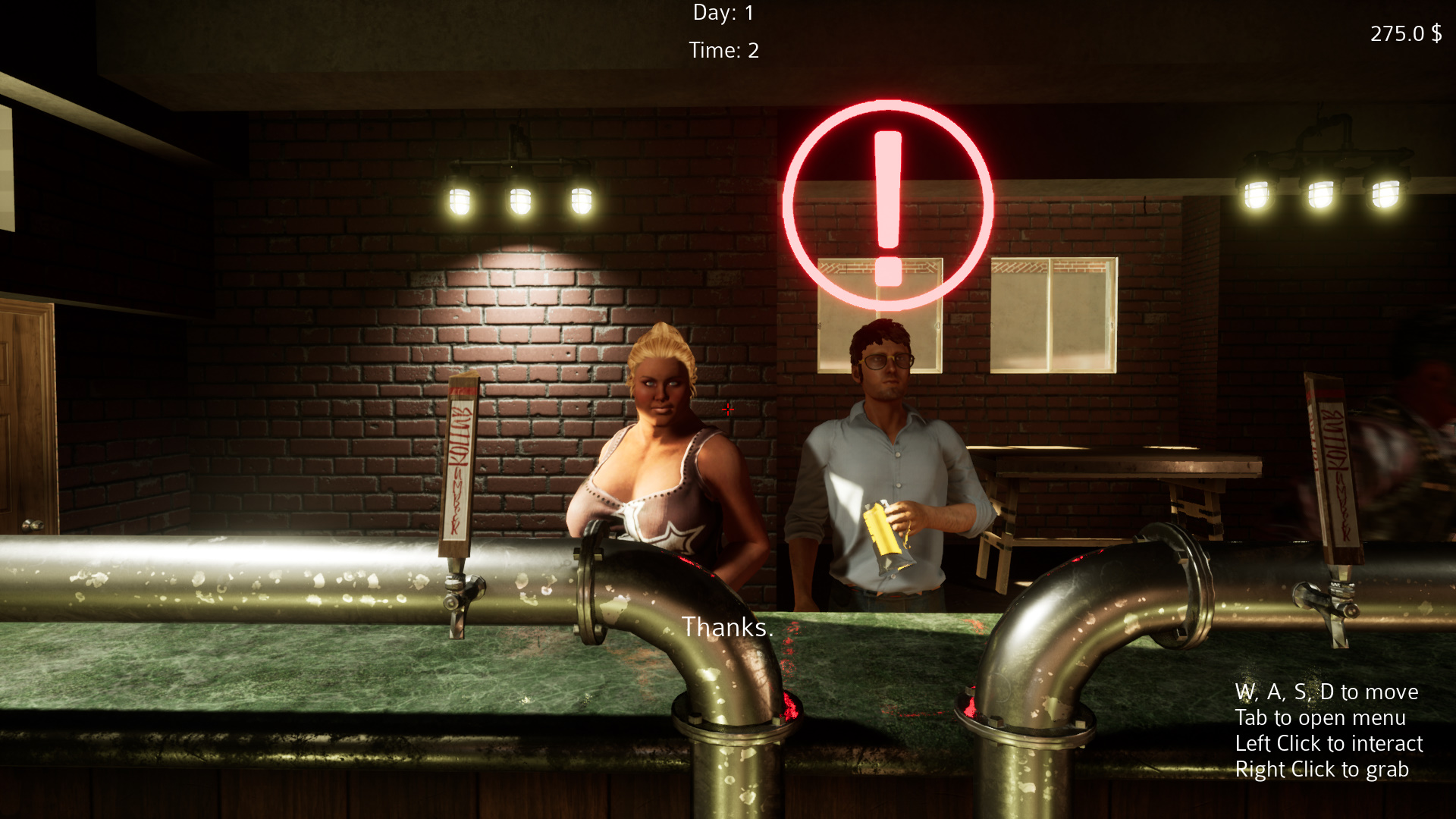The height and width of the screenshot is (819, 1456).
Task: Click the Time: 2 indicator
Action: coord(723,50)
